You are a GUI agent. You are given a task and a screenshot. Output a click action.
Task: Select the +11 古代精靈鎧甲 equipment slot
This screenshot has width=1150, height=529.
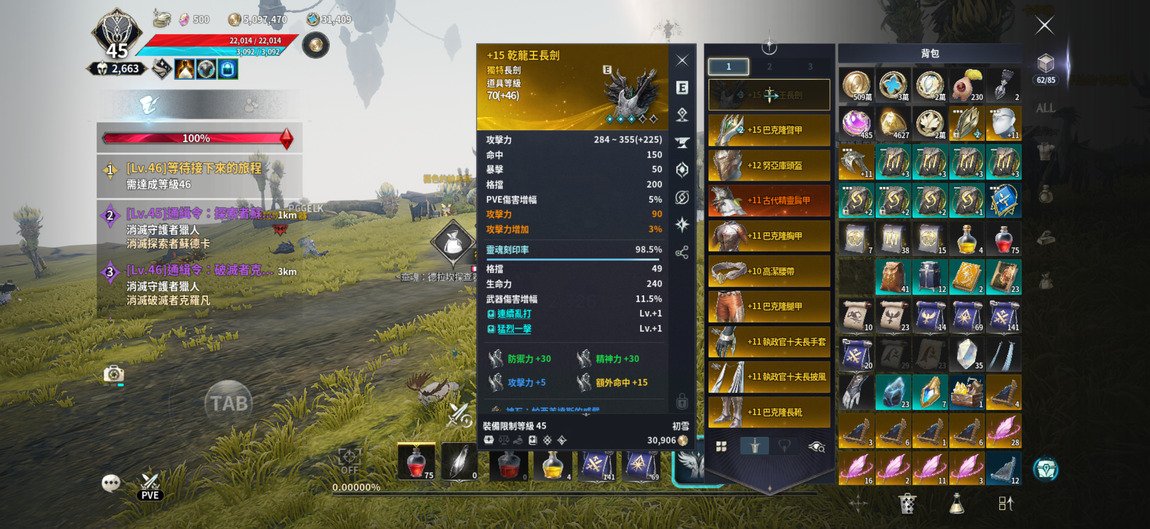click(x=769, y=200)
